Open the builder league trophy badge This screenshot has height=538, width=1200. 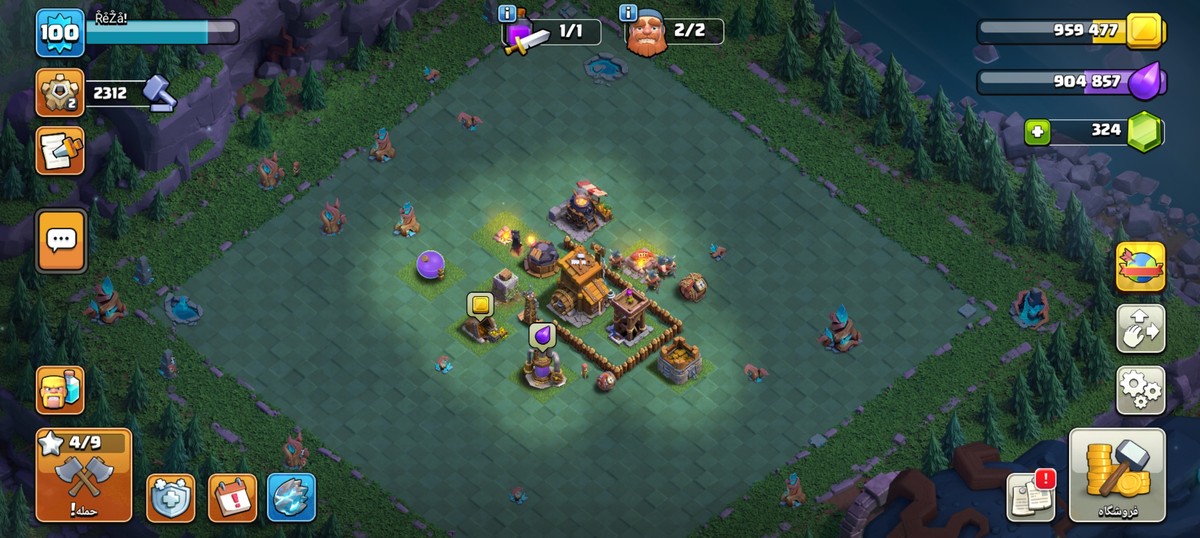pos(60,93)
